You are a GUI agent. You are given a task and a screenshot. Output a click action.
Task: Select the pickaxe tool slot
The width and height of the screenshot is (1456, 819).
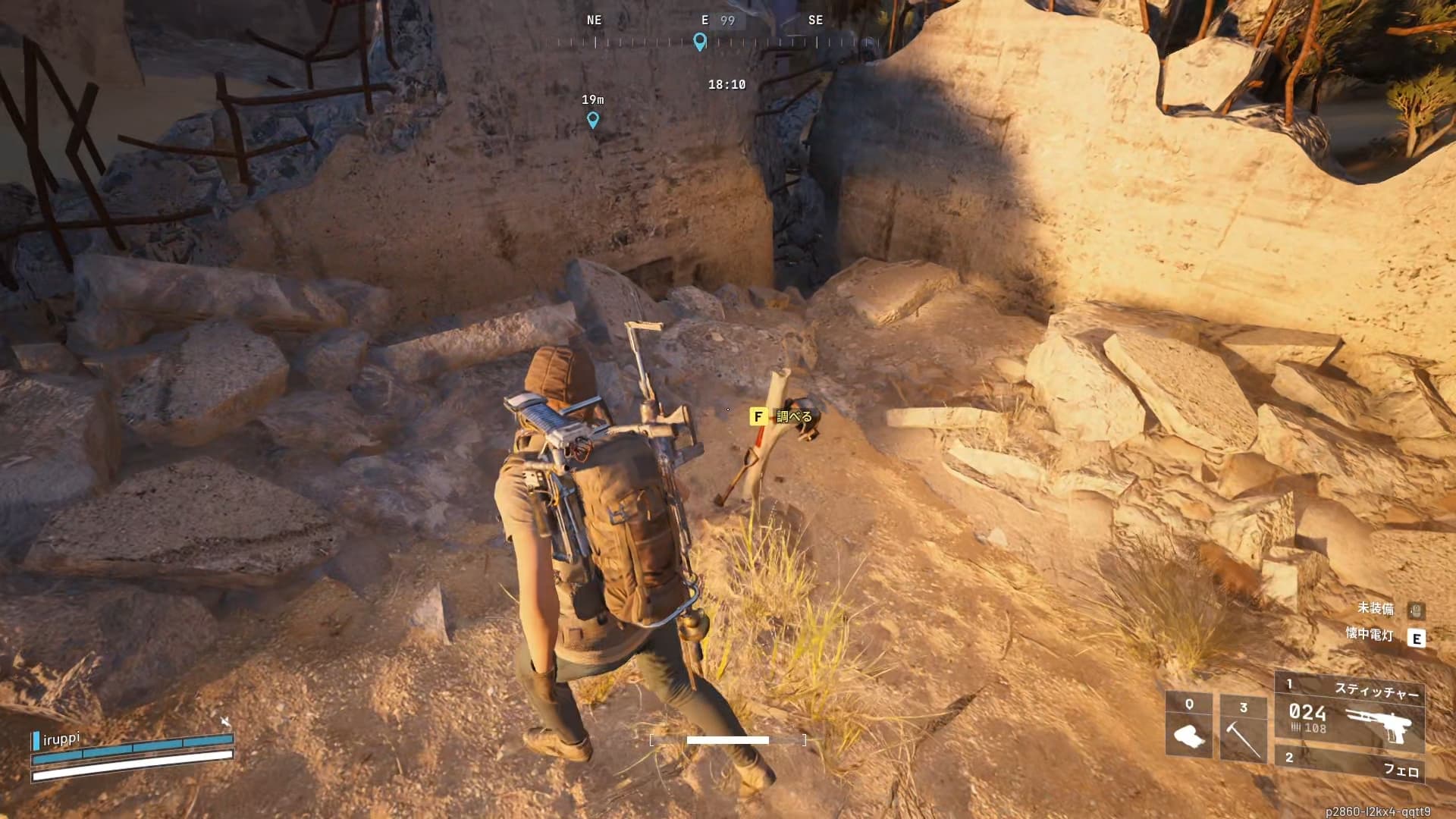click(x=1242, y=726)
